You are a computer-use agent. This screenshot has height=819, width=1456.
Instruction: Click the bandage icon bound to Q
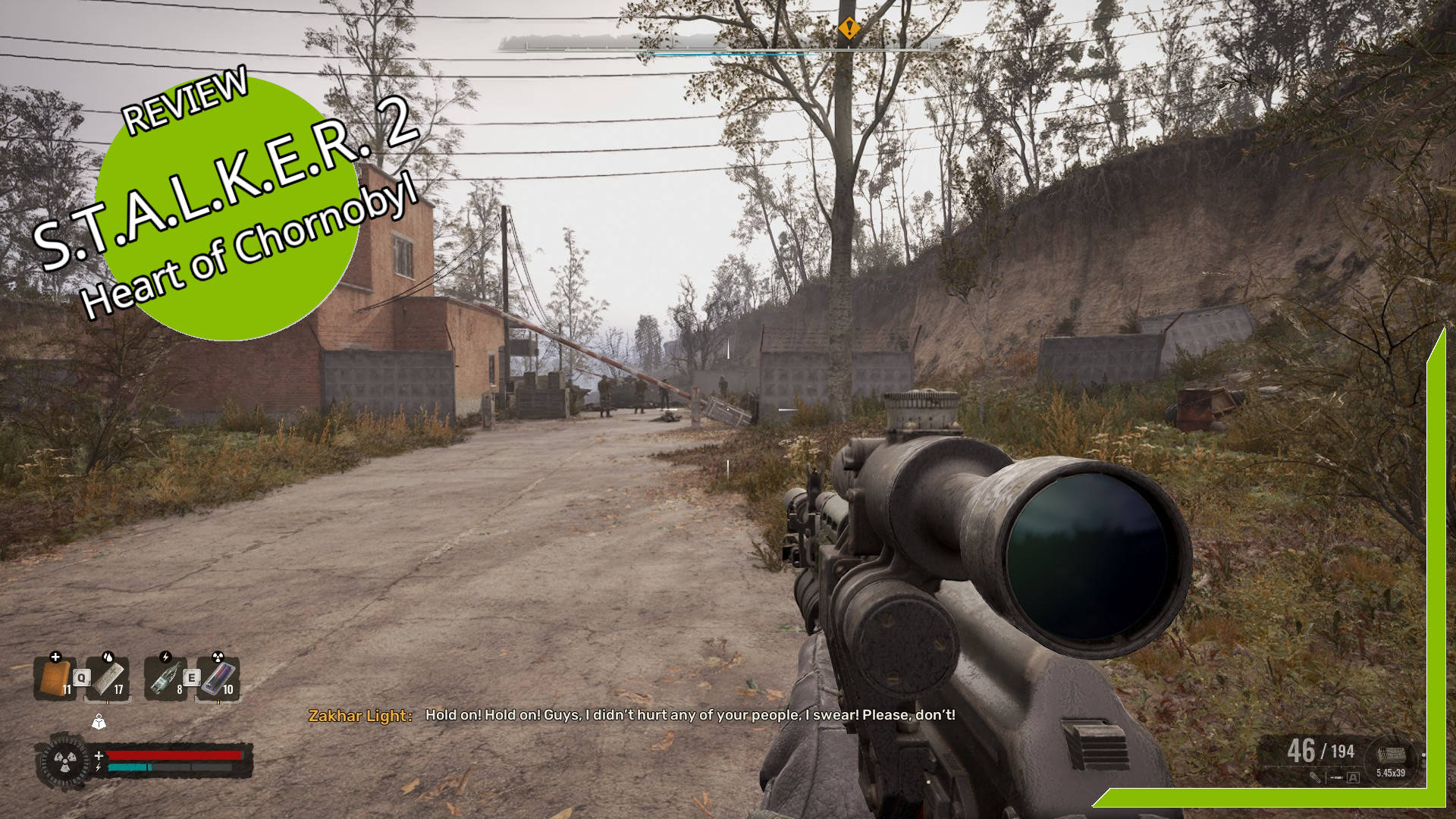coord(109,677)
